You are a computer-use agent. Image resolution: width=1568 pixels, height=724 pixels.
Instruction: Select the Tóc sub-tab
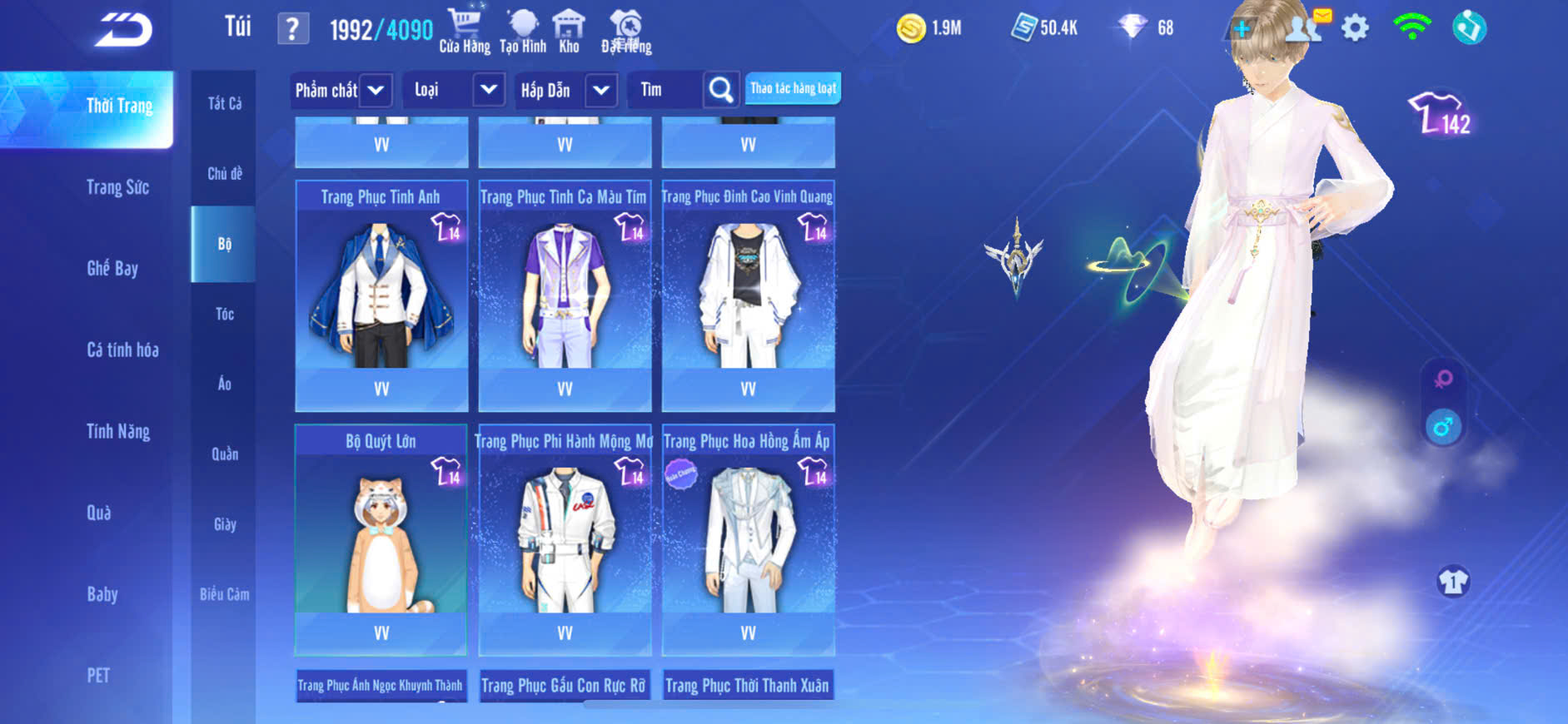point(224,314)
